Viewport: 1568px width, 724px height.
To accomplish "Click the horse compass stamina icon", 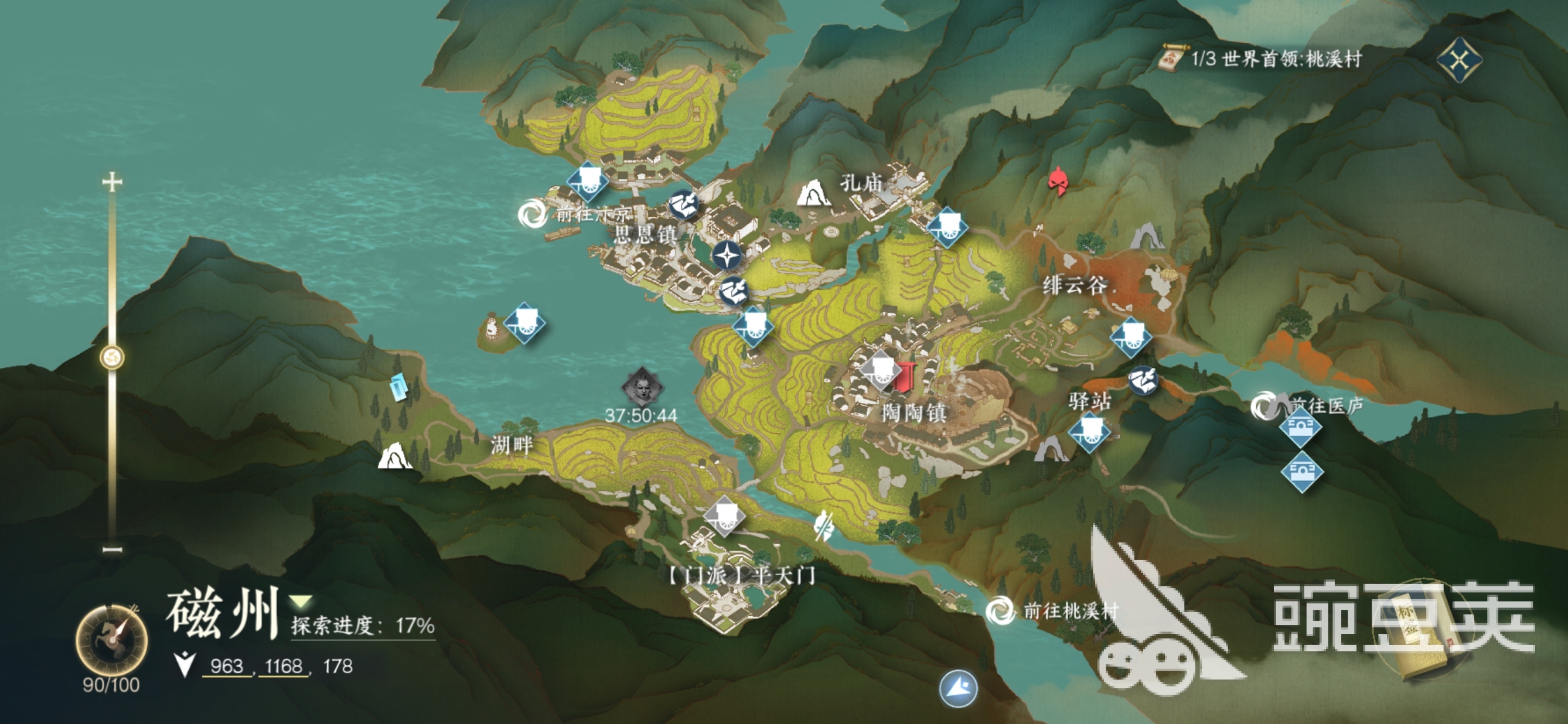I will 111,640.
